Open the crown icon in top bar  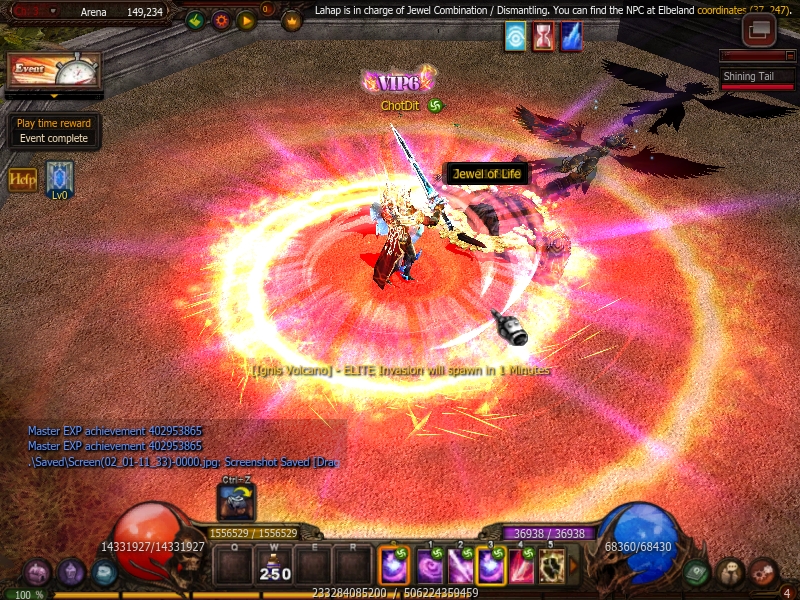(x=292, y=20)
